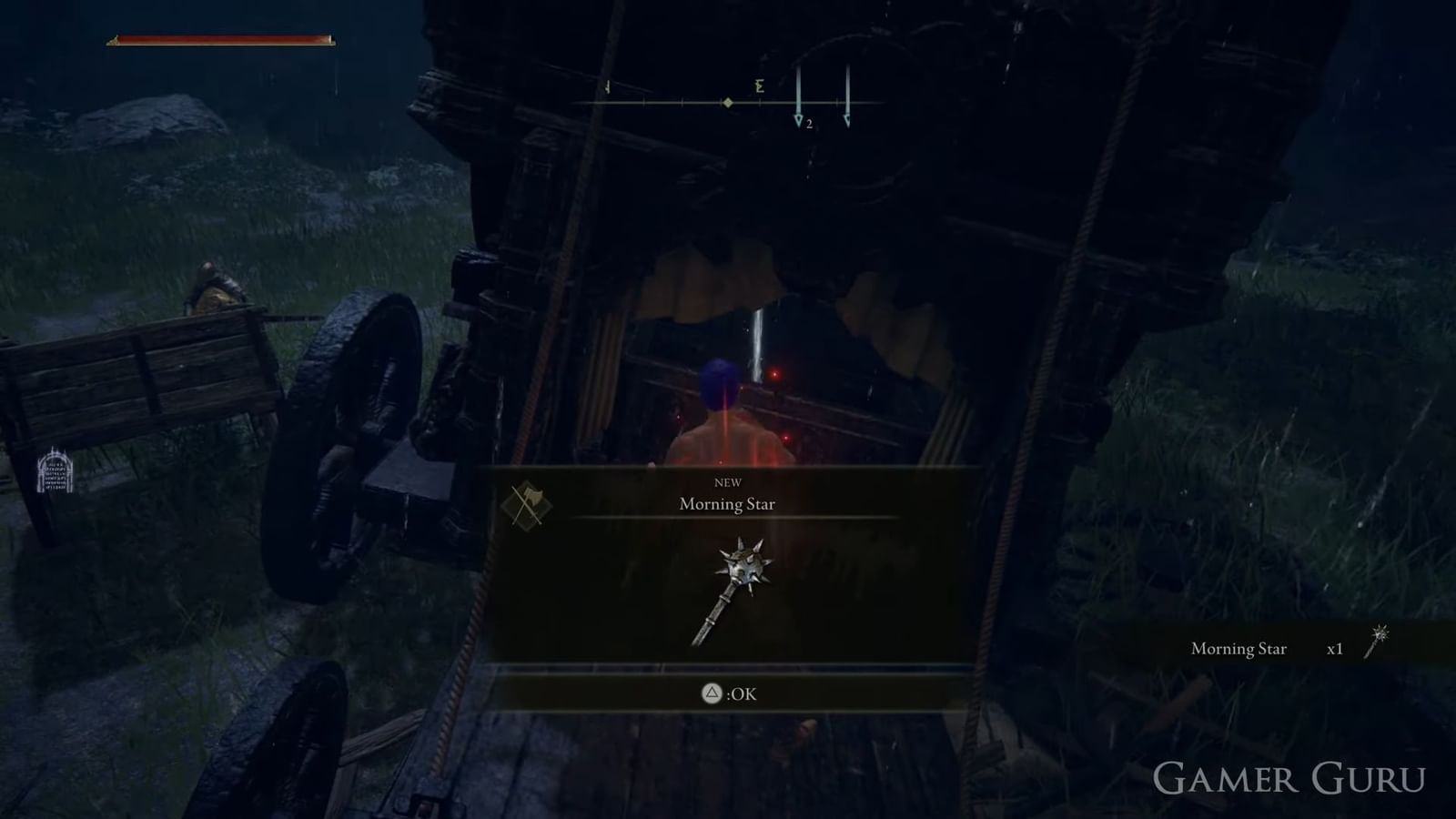Select the East marker on the compass
The height and width of the screenshot is (819, 1456).
[758, 87]
